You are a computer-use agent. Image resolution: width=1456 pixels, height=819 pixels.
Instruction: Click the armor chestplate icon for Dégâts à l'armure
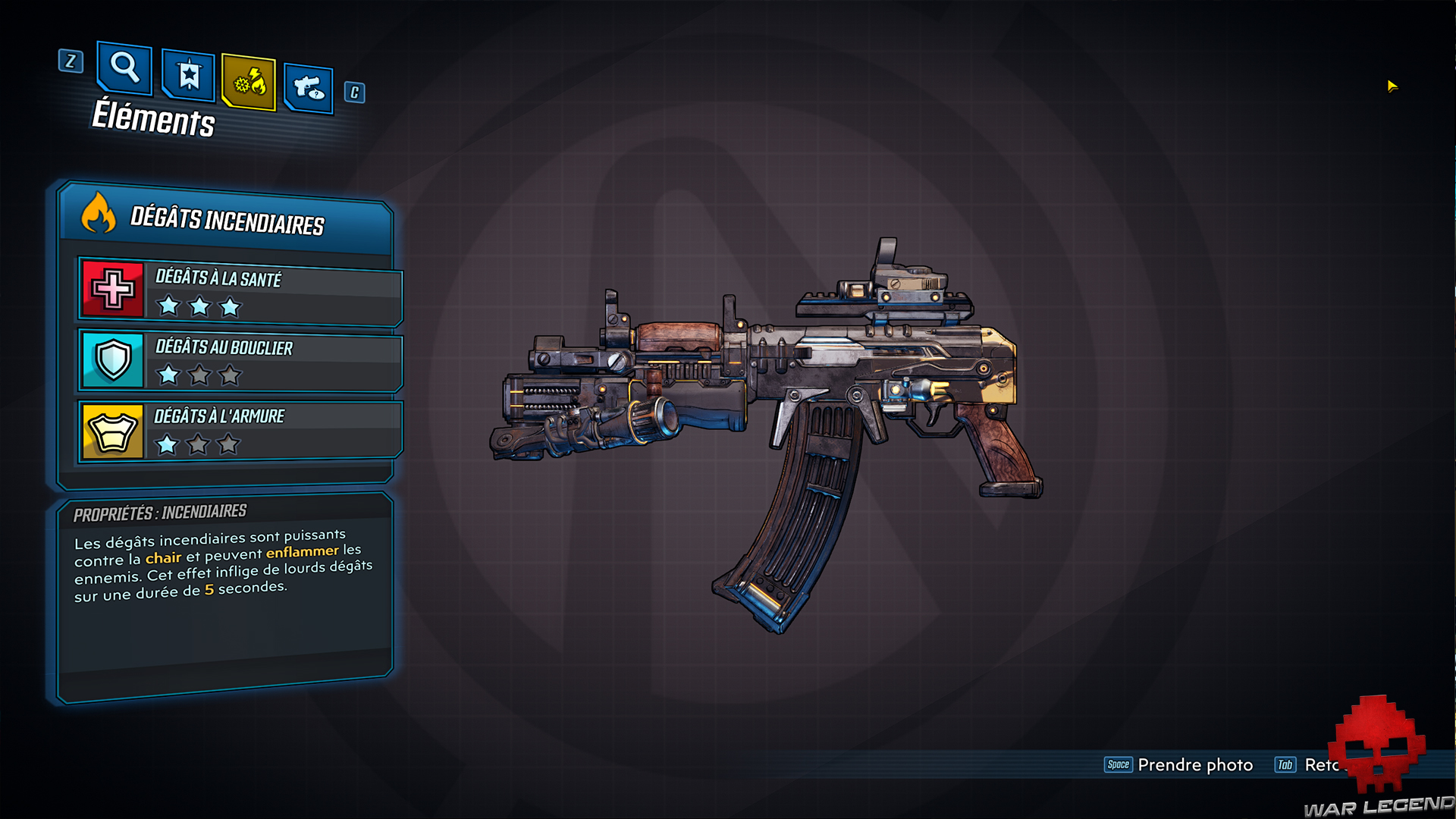click(112, 429)
